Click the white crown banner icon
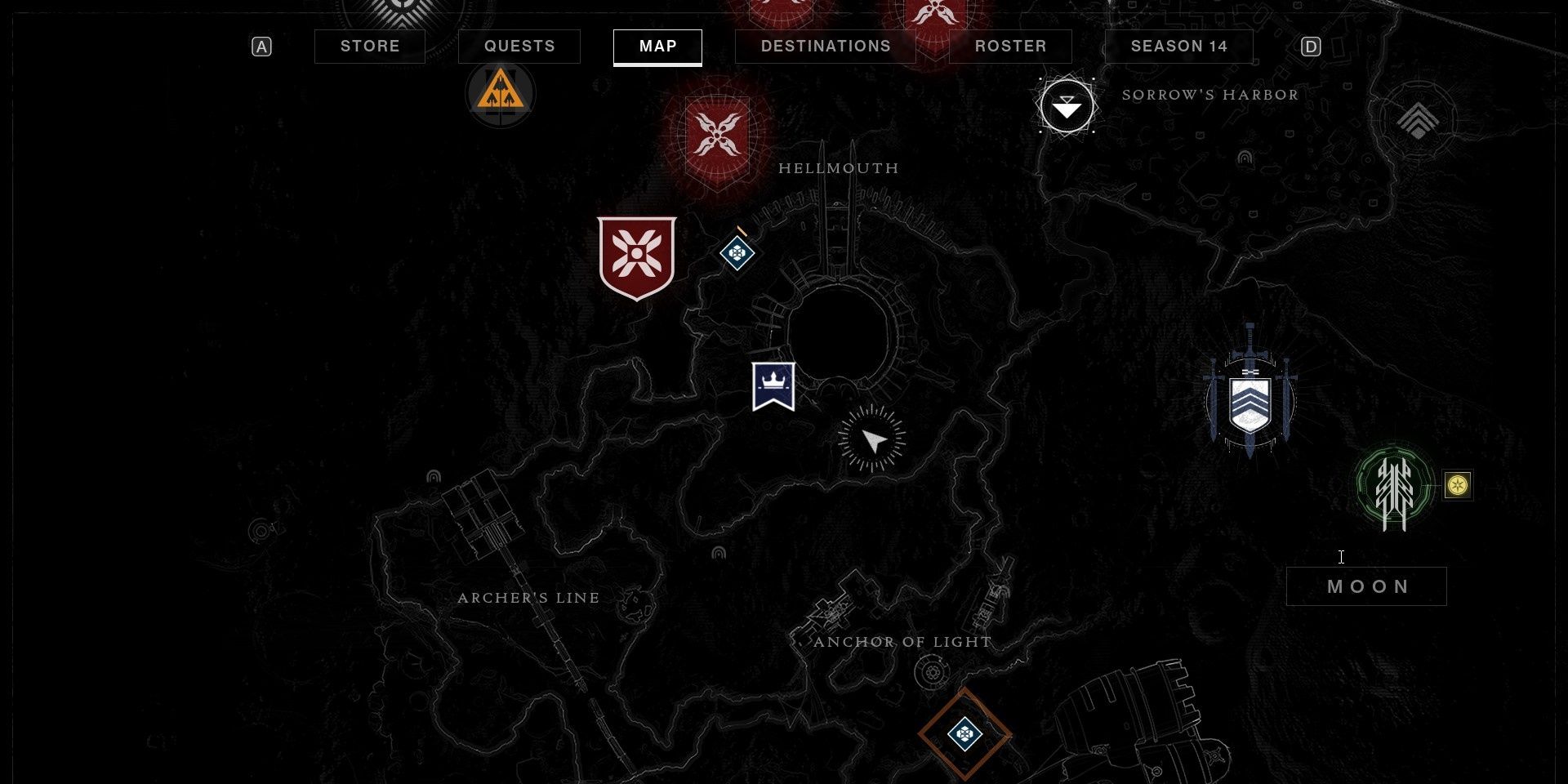 click(773, 385)
